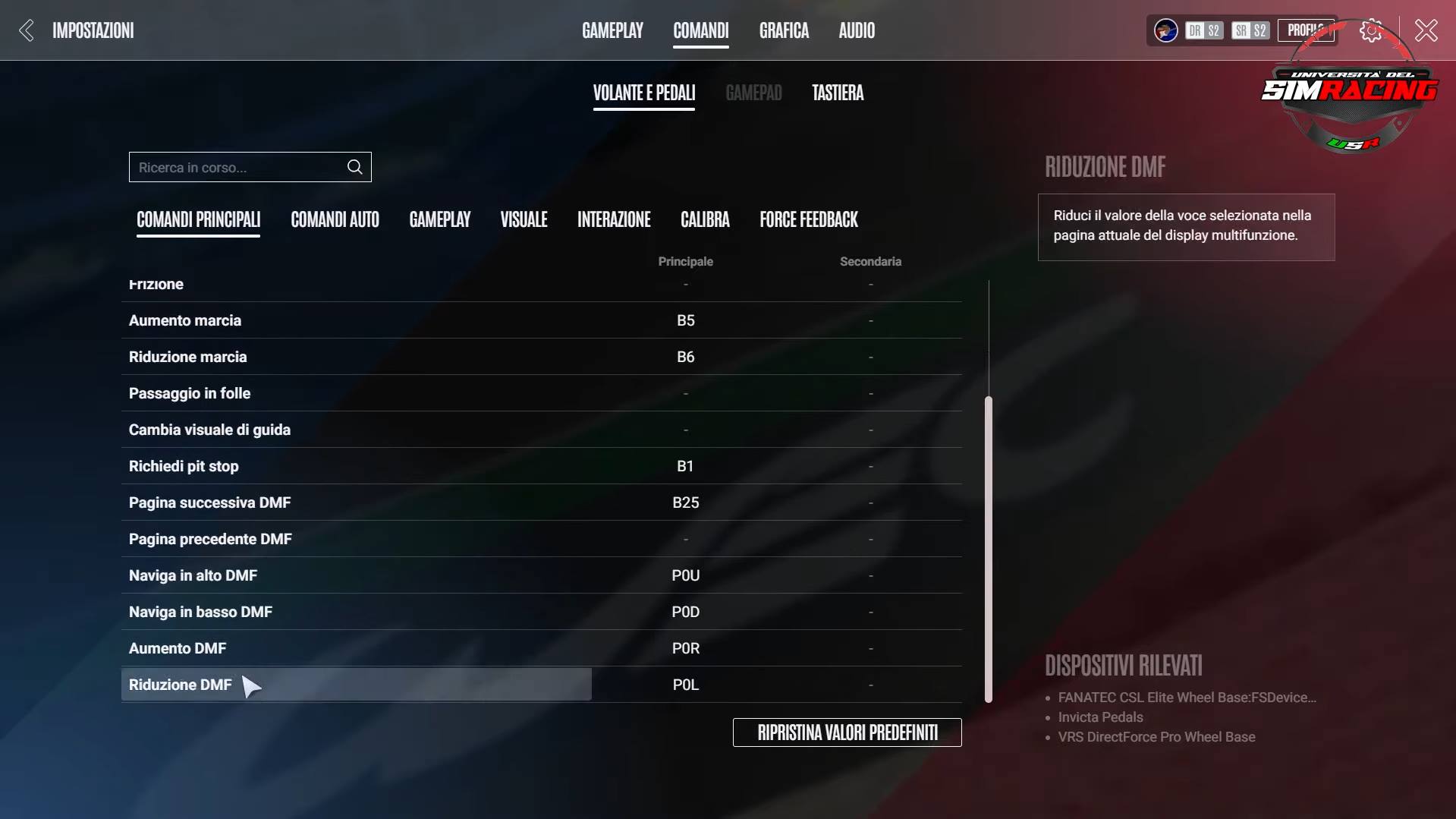Open the Tastiera bindings section

pos(837,92)
